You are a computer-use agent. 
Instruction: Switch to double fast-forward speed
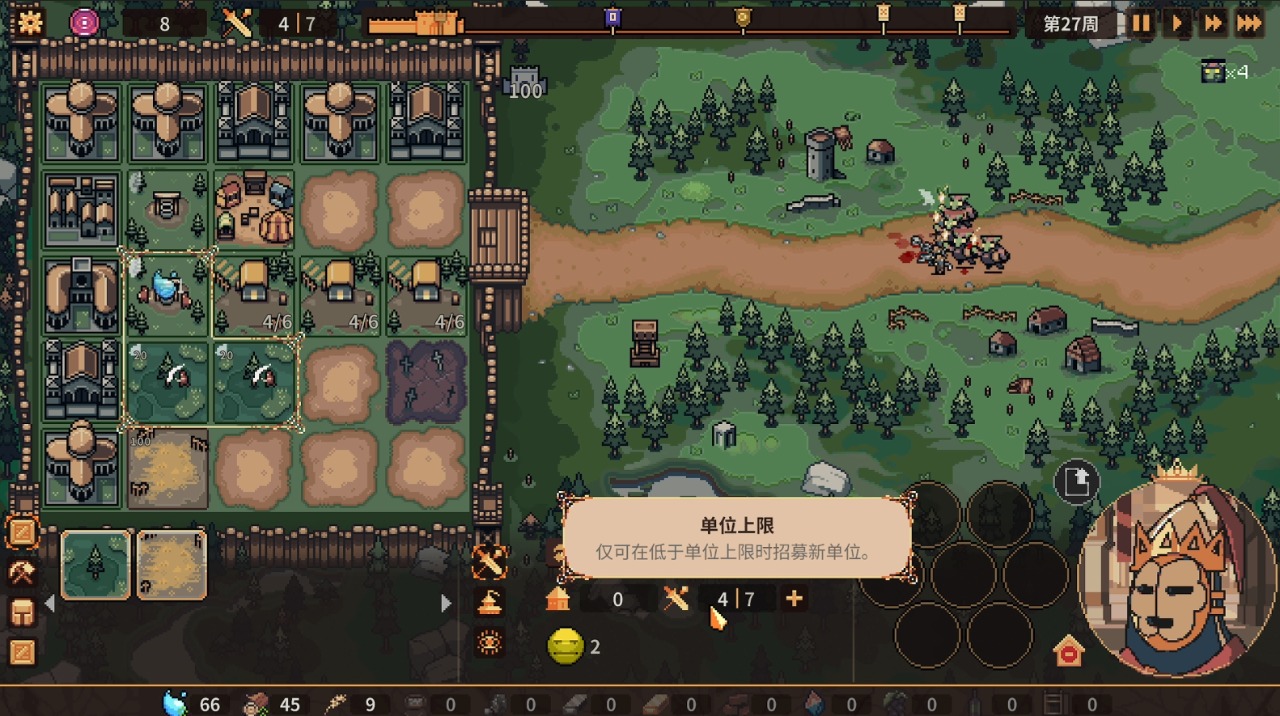[1214, 23]
